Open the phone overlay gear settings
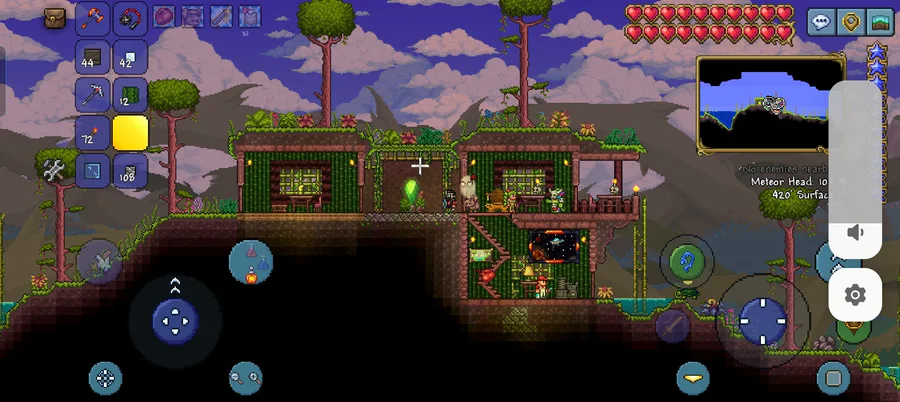The width and height of the screenshot is (900, 402). point(855,295)
